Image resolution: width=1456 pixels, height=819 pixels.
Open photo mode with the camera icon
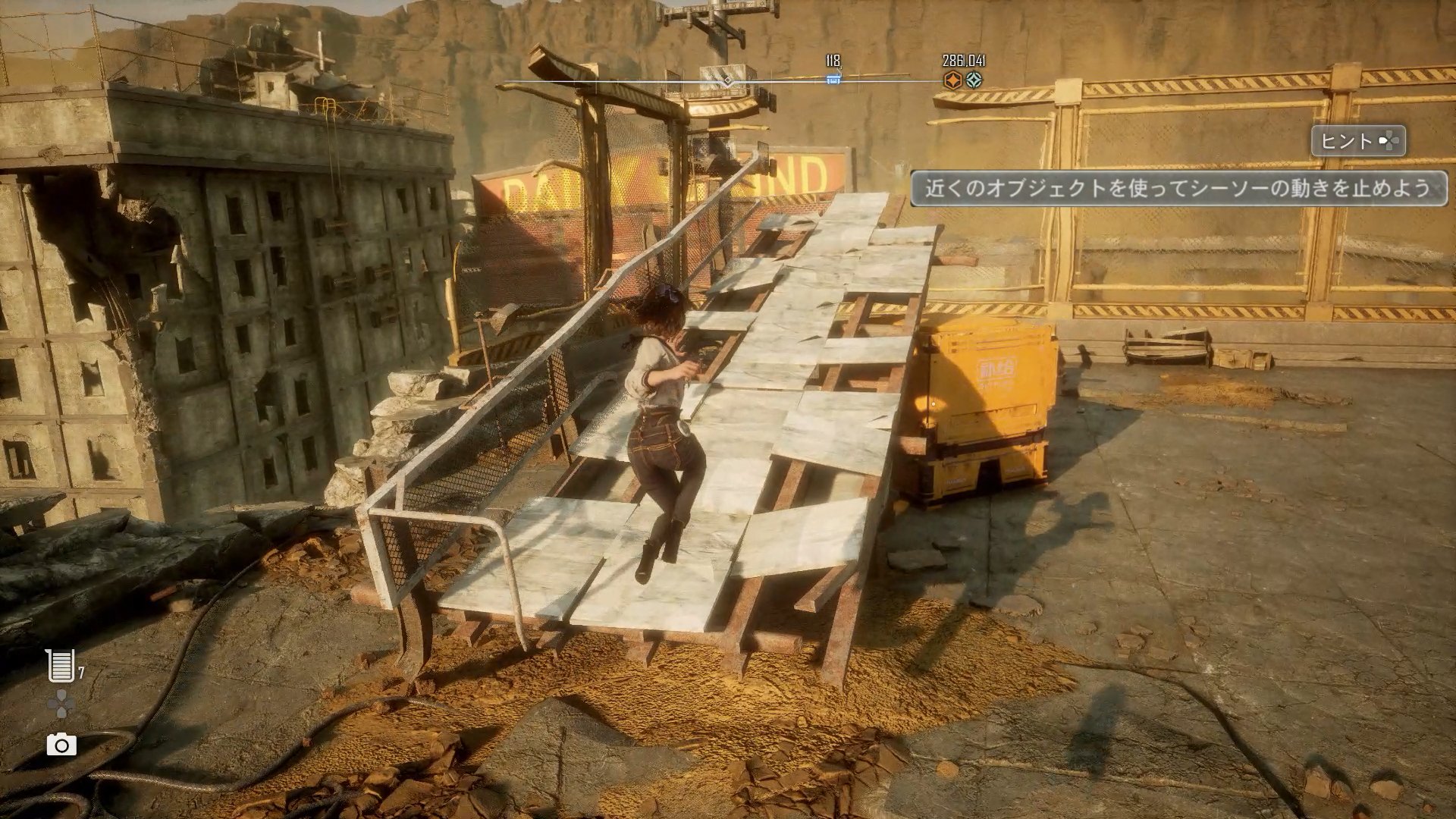[x=61, y=745]
